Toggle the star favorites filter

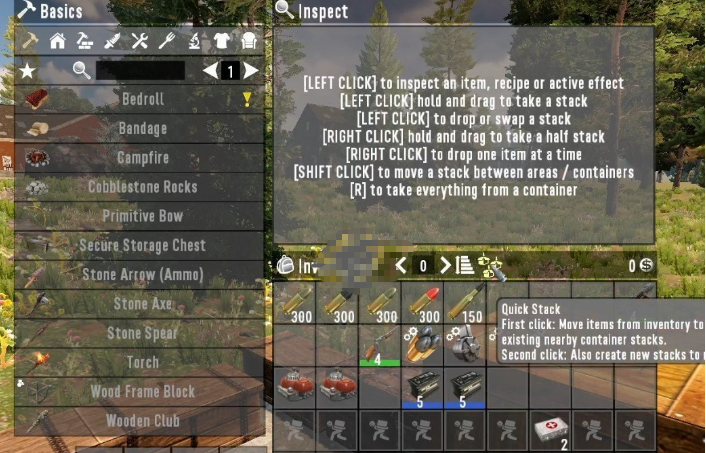[27, 71]
